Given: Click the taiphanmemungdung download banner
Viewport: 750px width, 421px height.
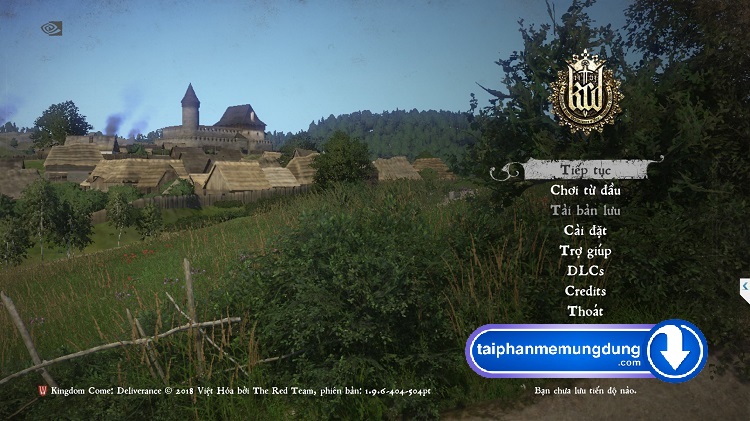Looking at the screenshot, I should [x=586, y=351].
